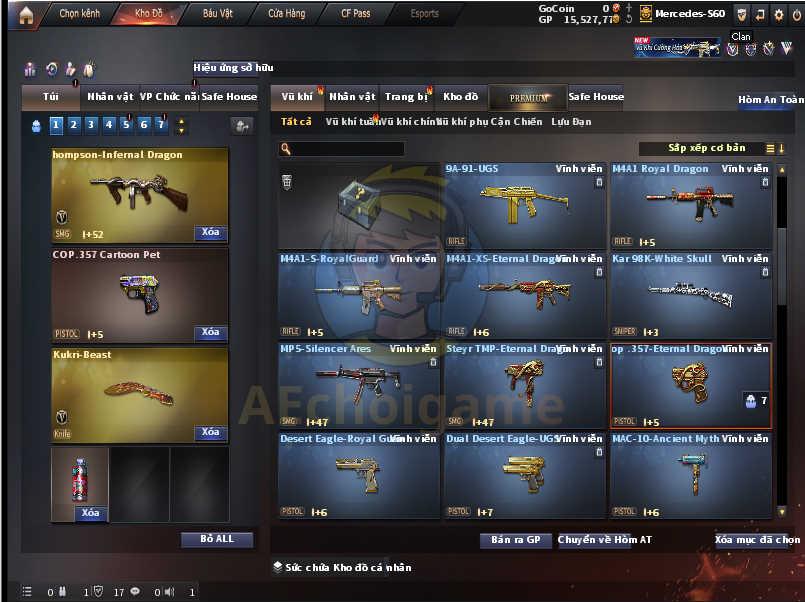Click the Bỏ ALL button

pos(217,539)
